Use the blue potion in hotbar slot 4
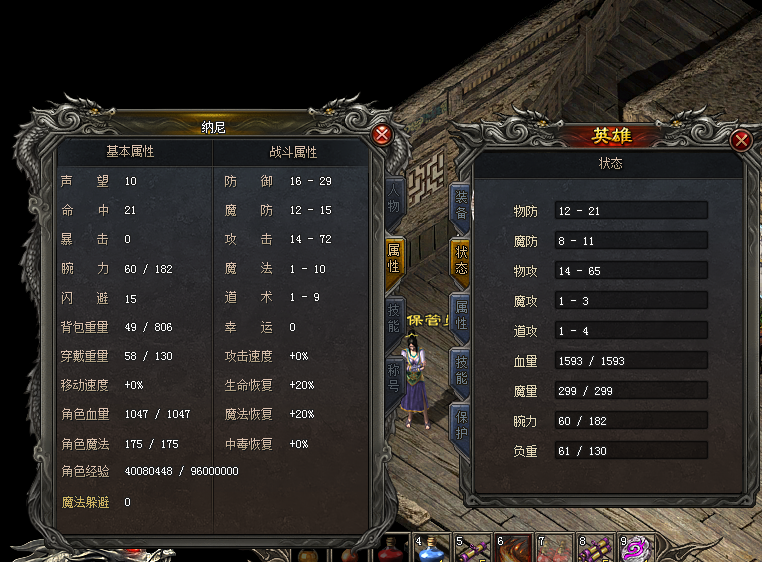Screen dimensions: 762x562 [x=429, y=549]
